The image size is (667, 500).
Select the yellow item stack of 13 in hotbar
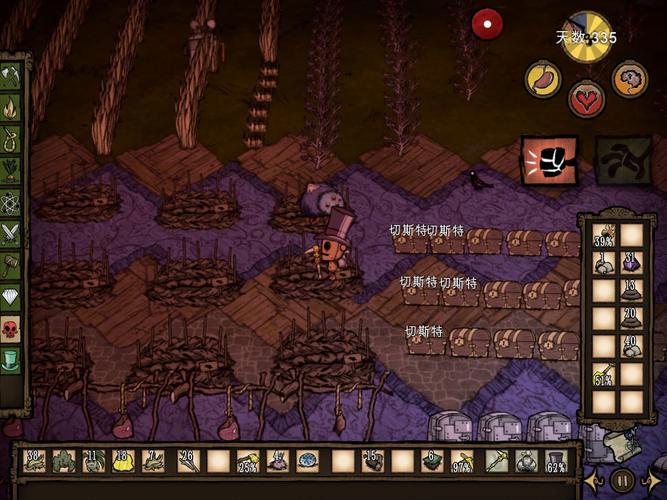pos(123,461)
